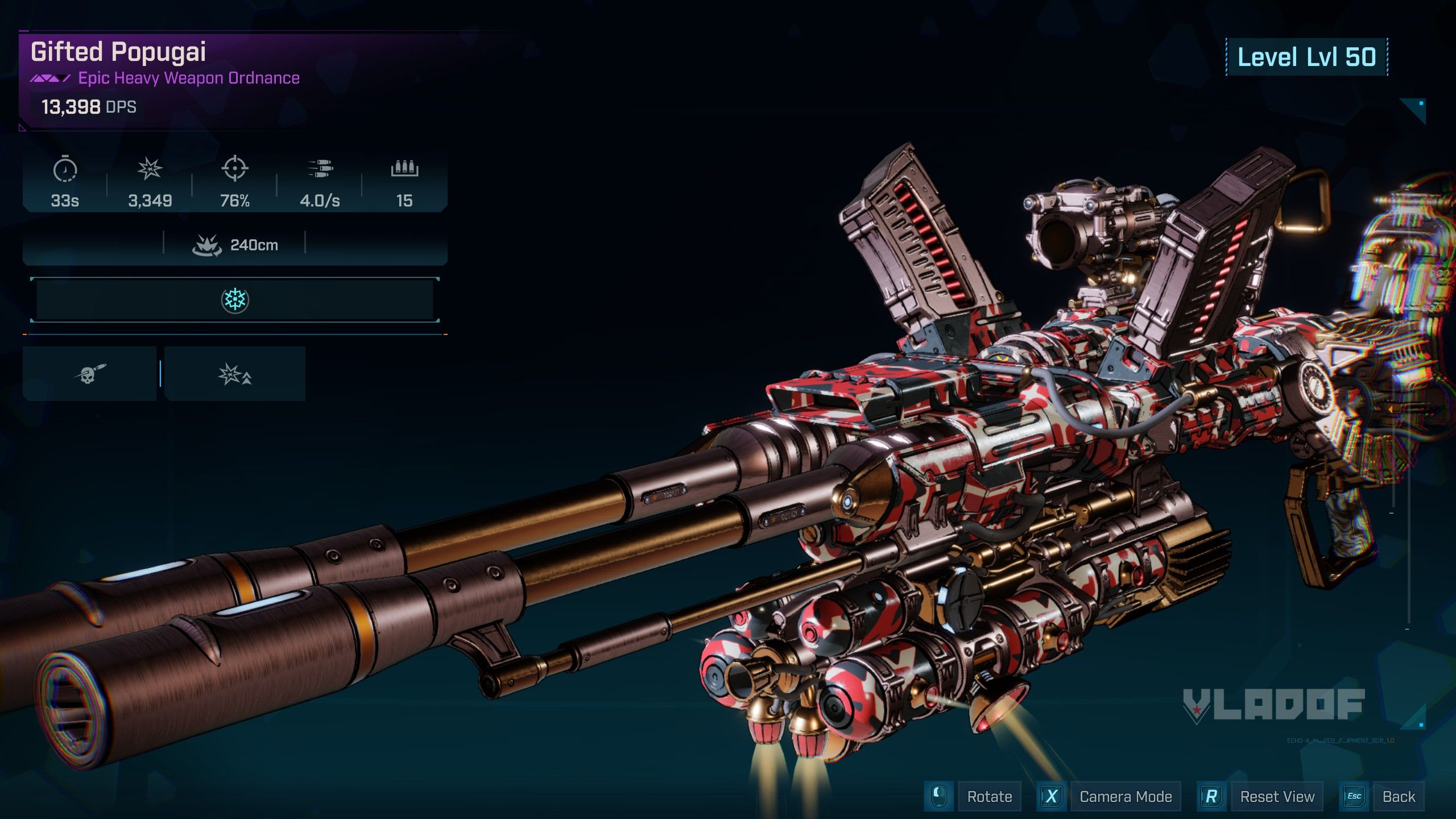
Task: Select the skull and rocket perk icon
Action: 90,374
